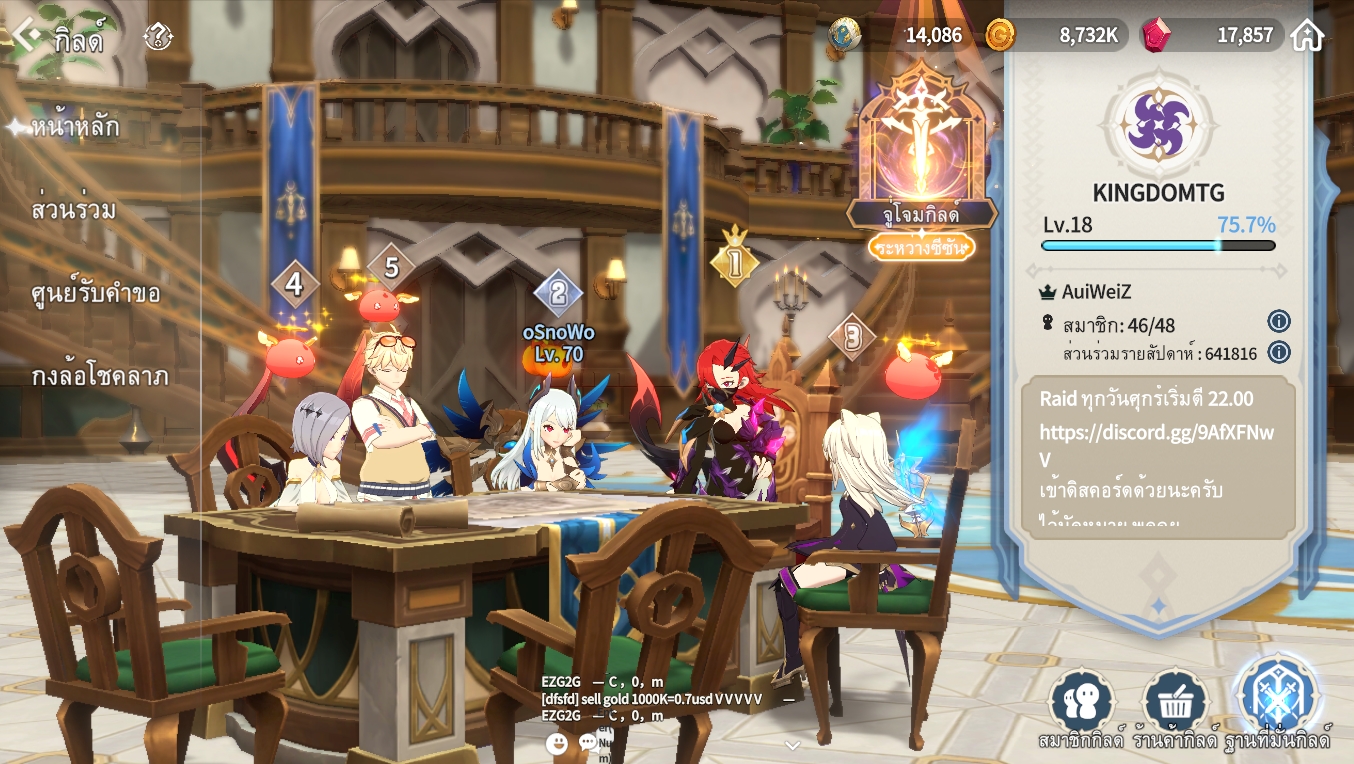Image resolution: width=1354 pixels, height=764 pixels.
Task: Open the guild help question mark icon
Action: pyautogui.click(x=158, y=38)
